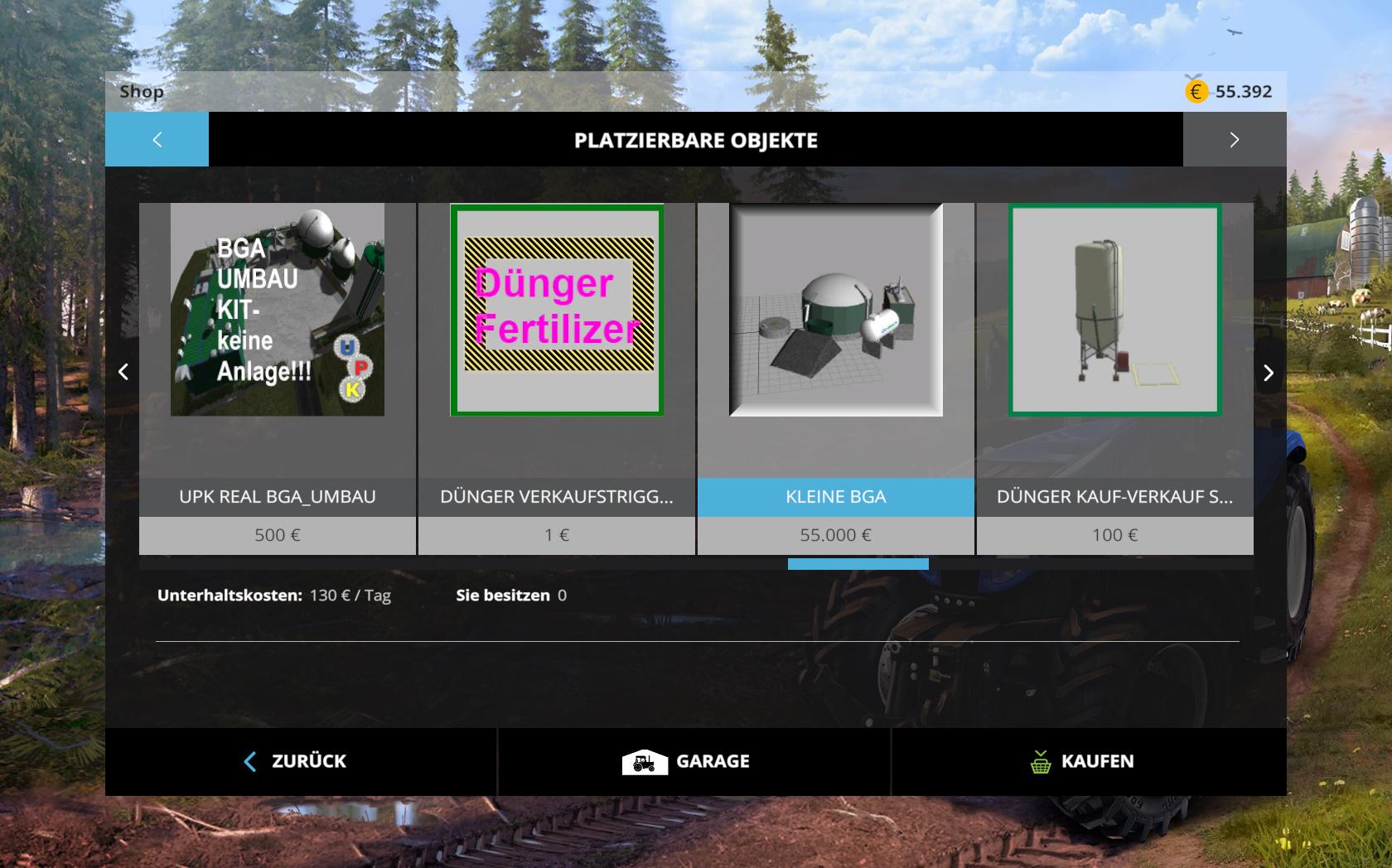Show earlier items with the left list arrow

pos(123,372)
